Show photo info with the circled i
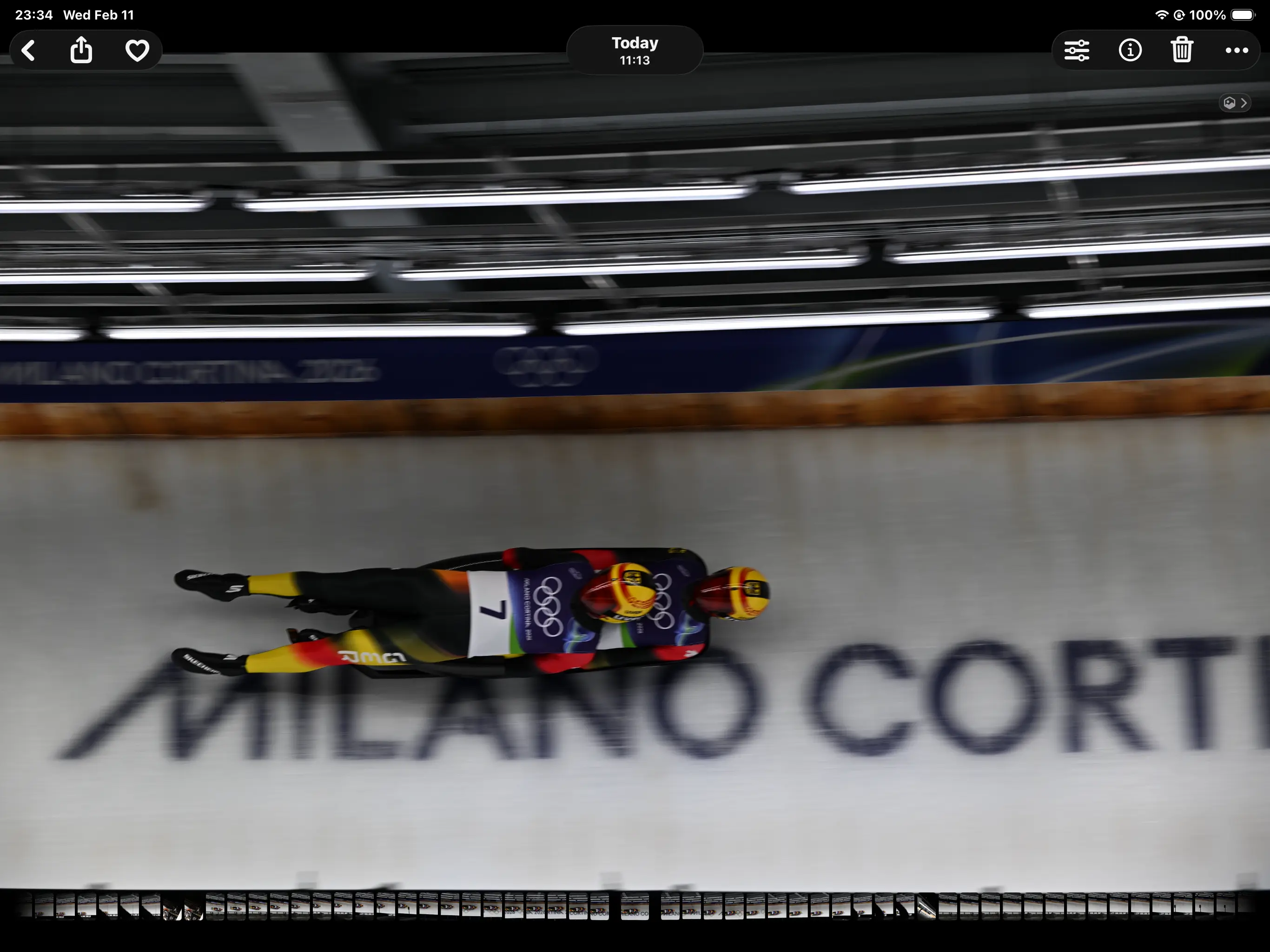This screenshot has height=952, width=1270. click(1130, 51)
